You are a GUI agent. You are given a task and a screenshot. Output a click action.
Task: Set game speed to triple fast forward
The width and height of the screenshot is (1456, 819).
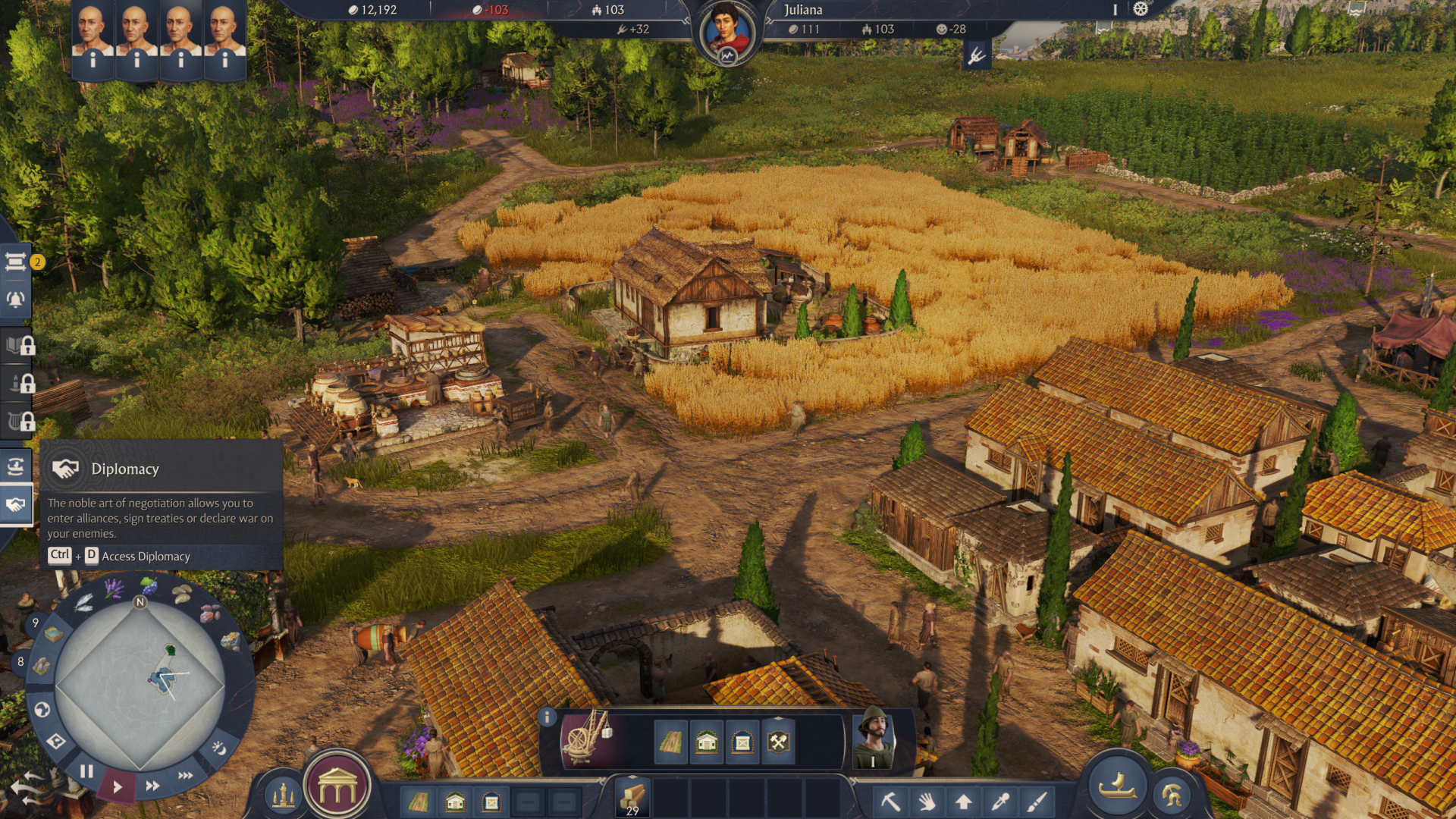tap(185, 775)
